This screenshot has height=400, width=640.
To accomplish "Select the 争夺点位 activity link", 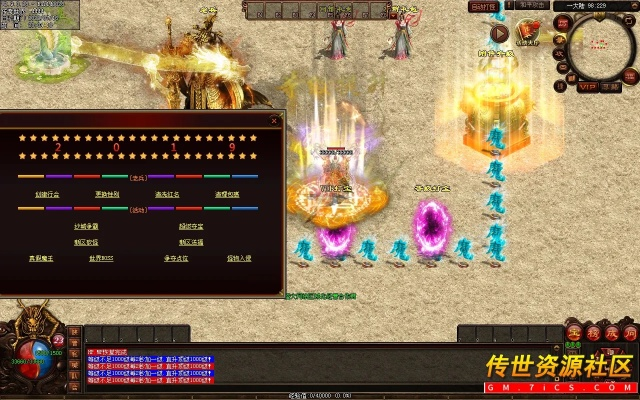I will [x=176, y=258].
